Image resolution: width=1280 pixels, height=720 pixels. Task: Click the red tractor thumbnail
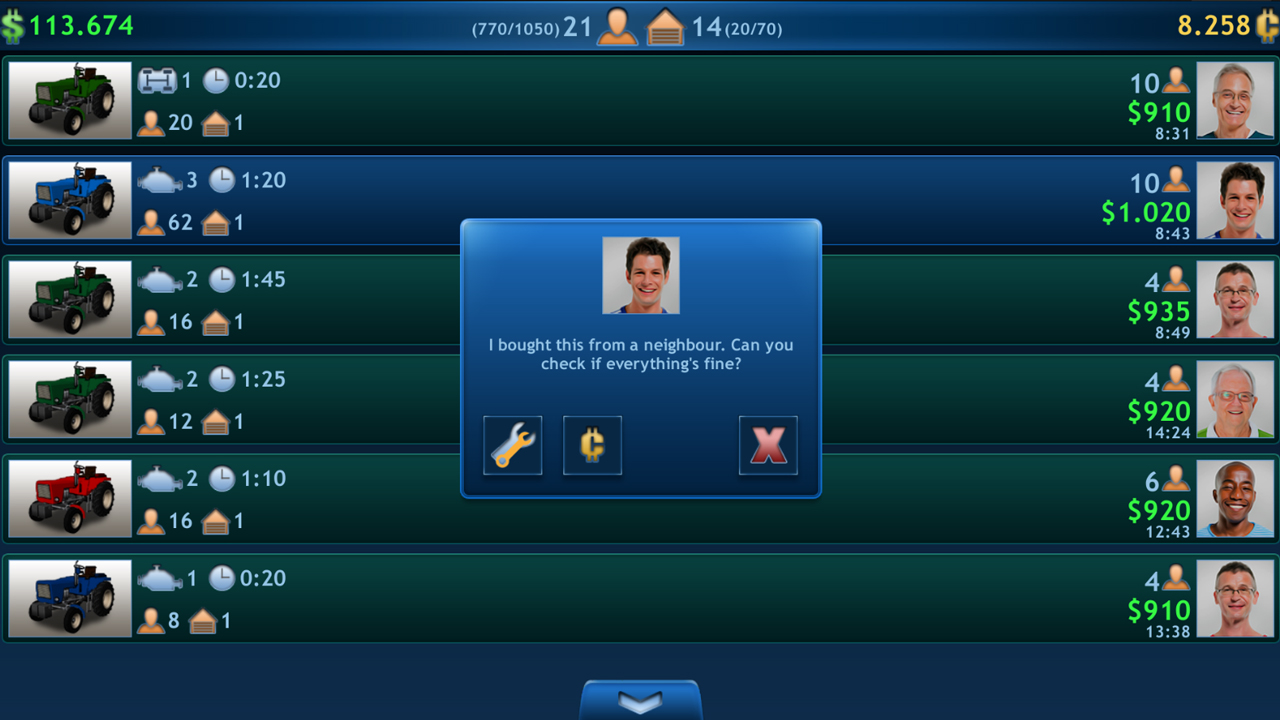pyautogui.click(x=68, y=498)
